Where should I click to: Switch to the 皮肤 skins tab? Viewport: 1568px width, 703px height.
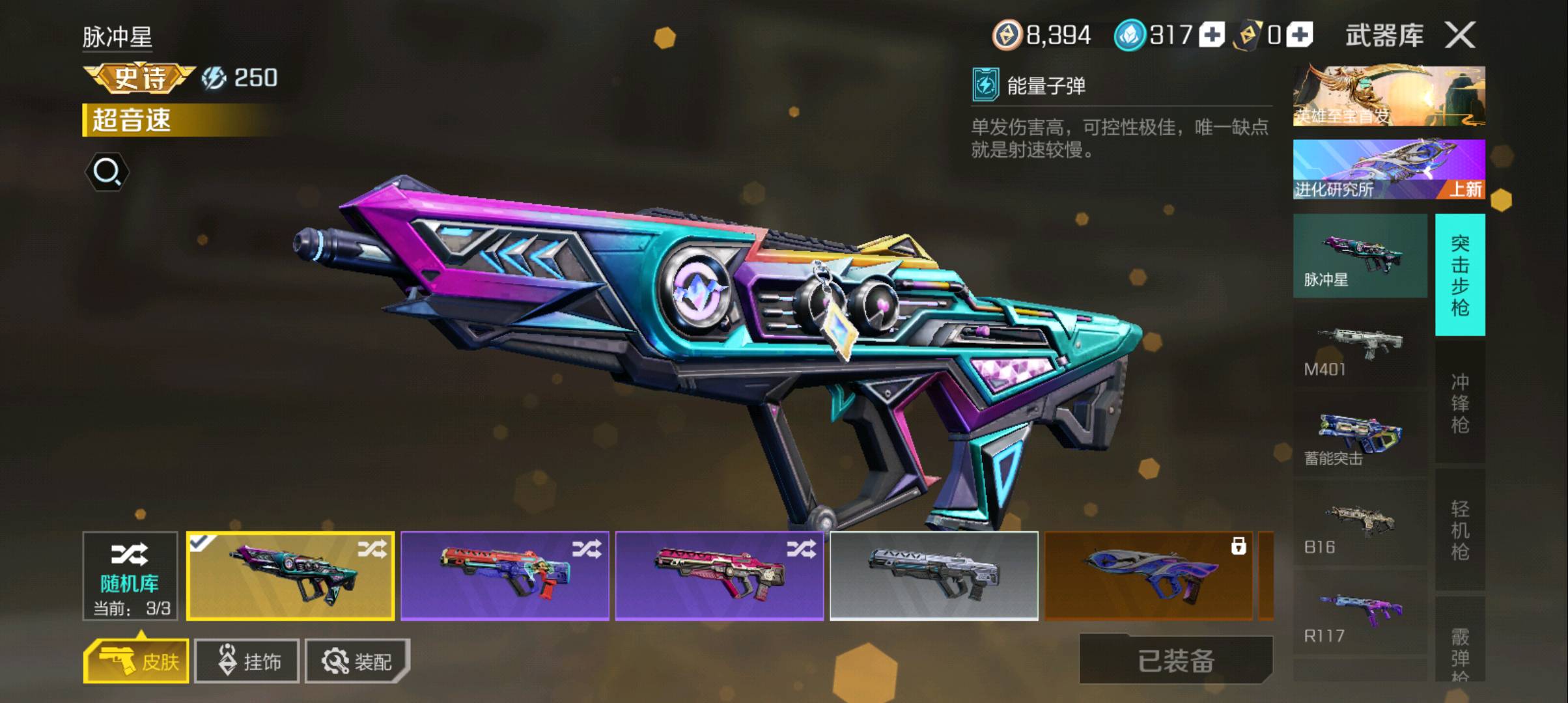pyautogui.click(x=137, y=661)
